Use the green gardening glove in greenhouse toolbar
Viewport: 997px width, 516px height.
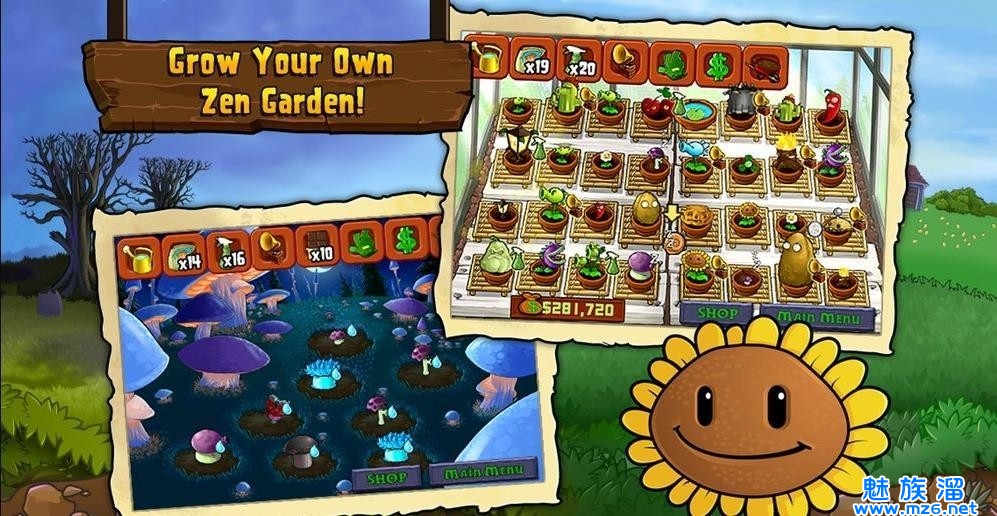pyautogui.click(x=671, y=64)
